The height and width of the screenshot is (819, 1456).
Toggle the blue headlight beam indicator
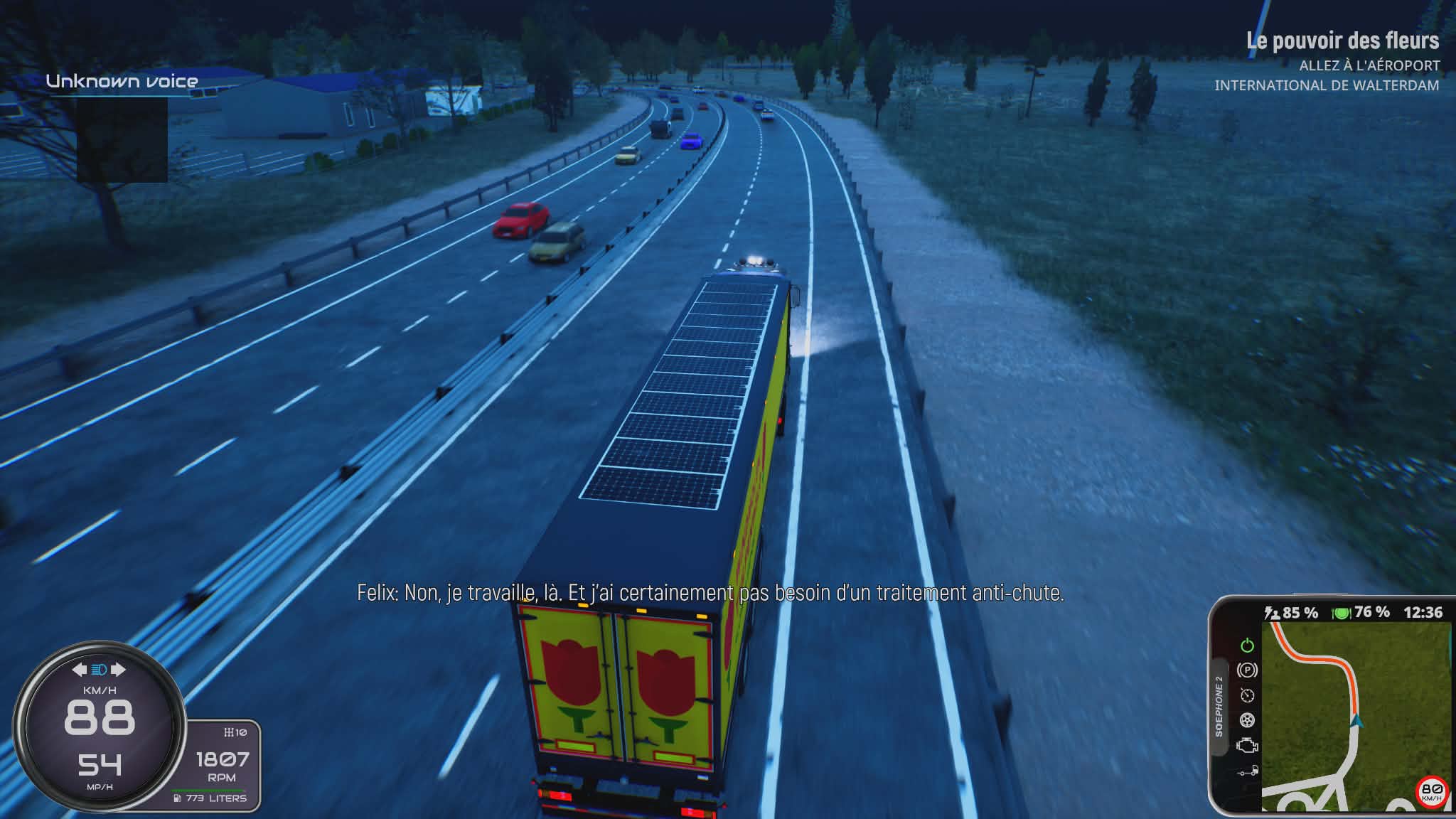(99, 670)
